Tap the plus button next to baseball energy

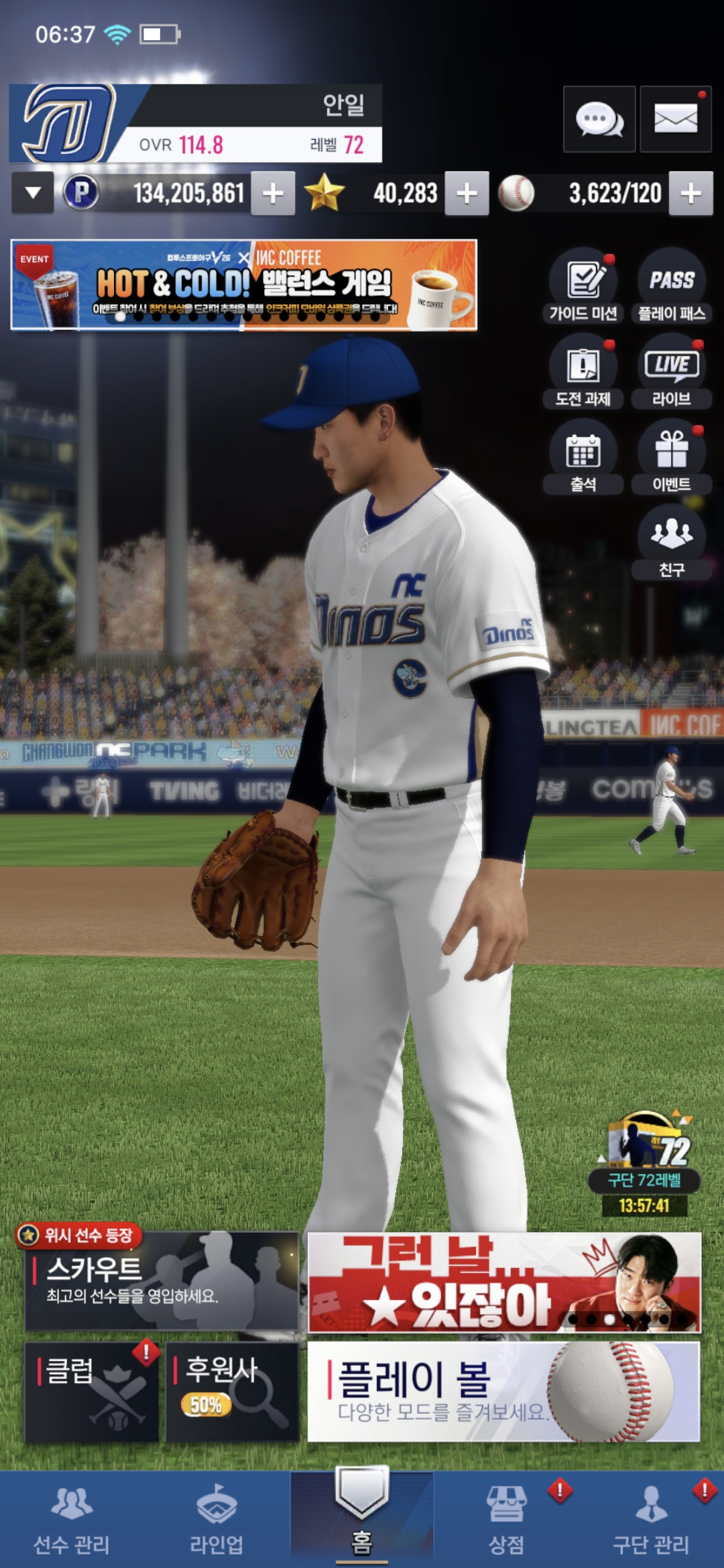(x=690, y=194)
